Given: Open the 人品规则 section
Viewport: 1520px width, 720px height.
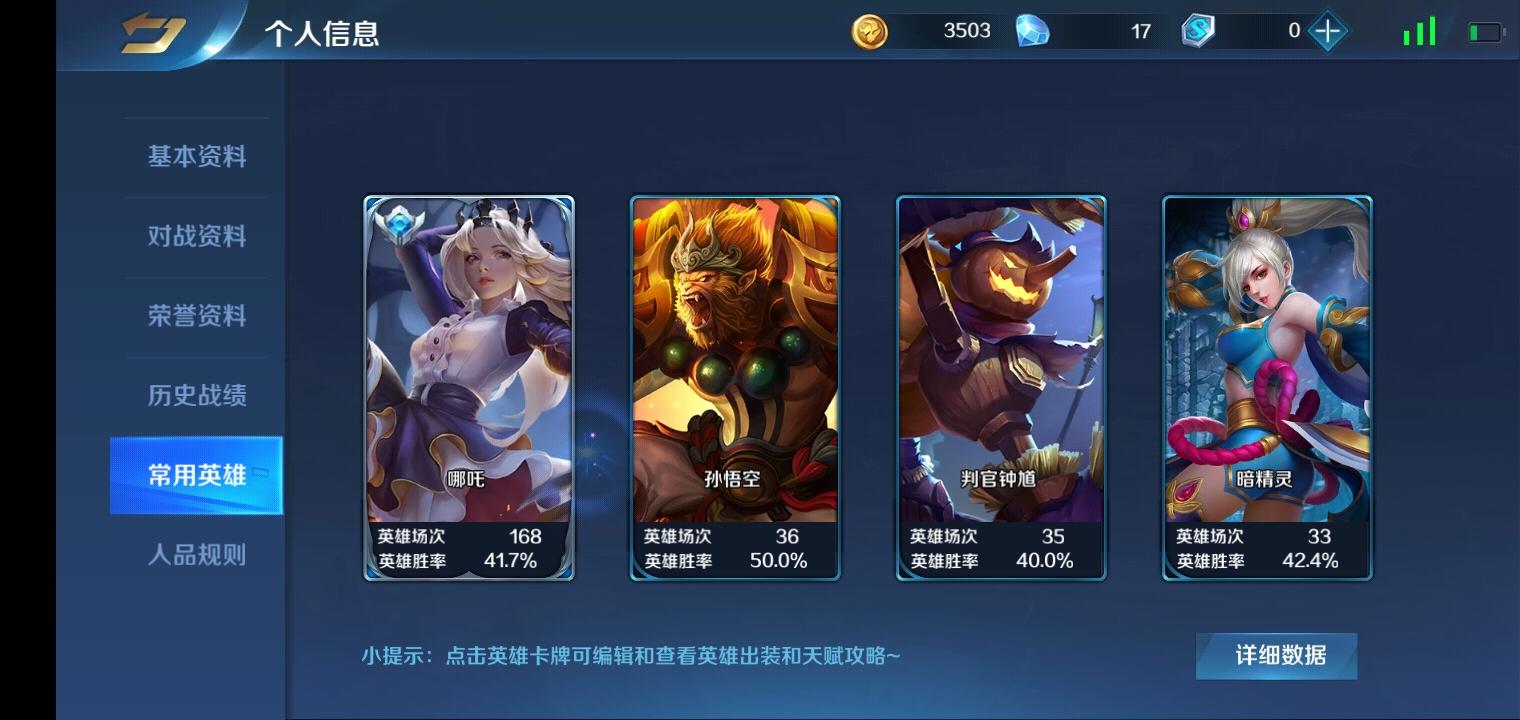Looking at the screenshot, I should click(x=197, y=556).
